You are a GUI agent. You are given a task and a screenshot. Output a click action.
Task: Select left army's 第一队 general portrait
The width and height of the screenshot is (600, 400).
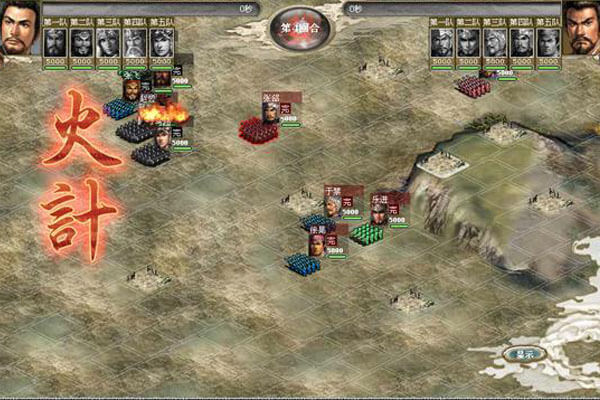coord(55,42)
